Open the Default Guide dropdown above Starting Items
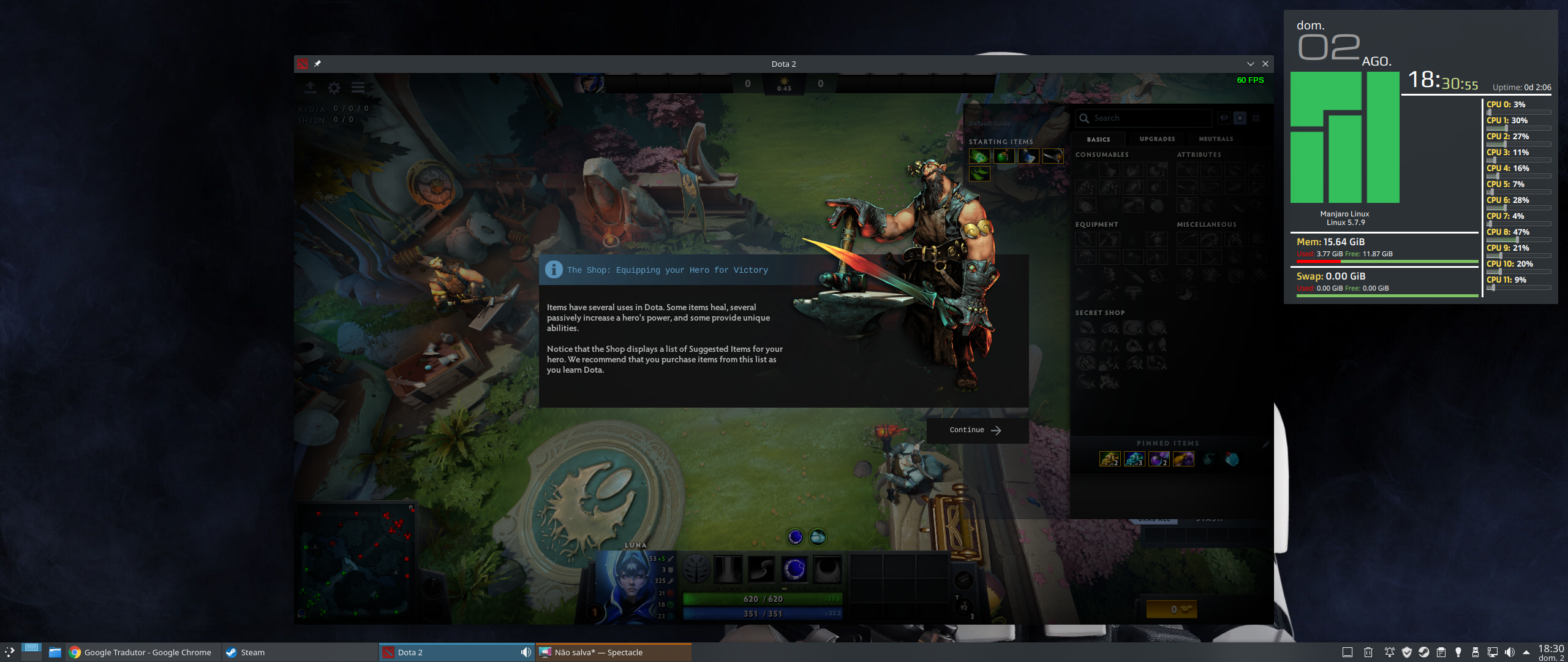 click(x=989, y=123)
